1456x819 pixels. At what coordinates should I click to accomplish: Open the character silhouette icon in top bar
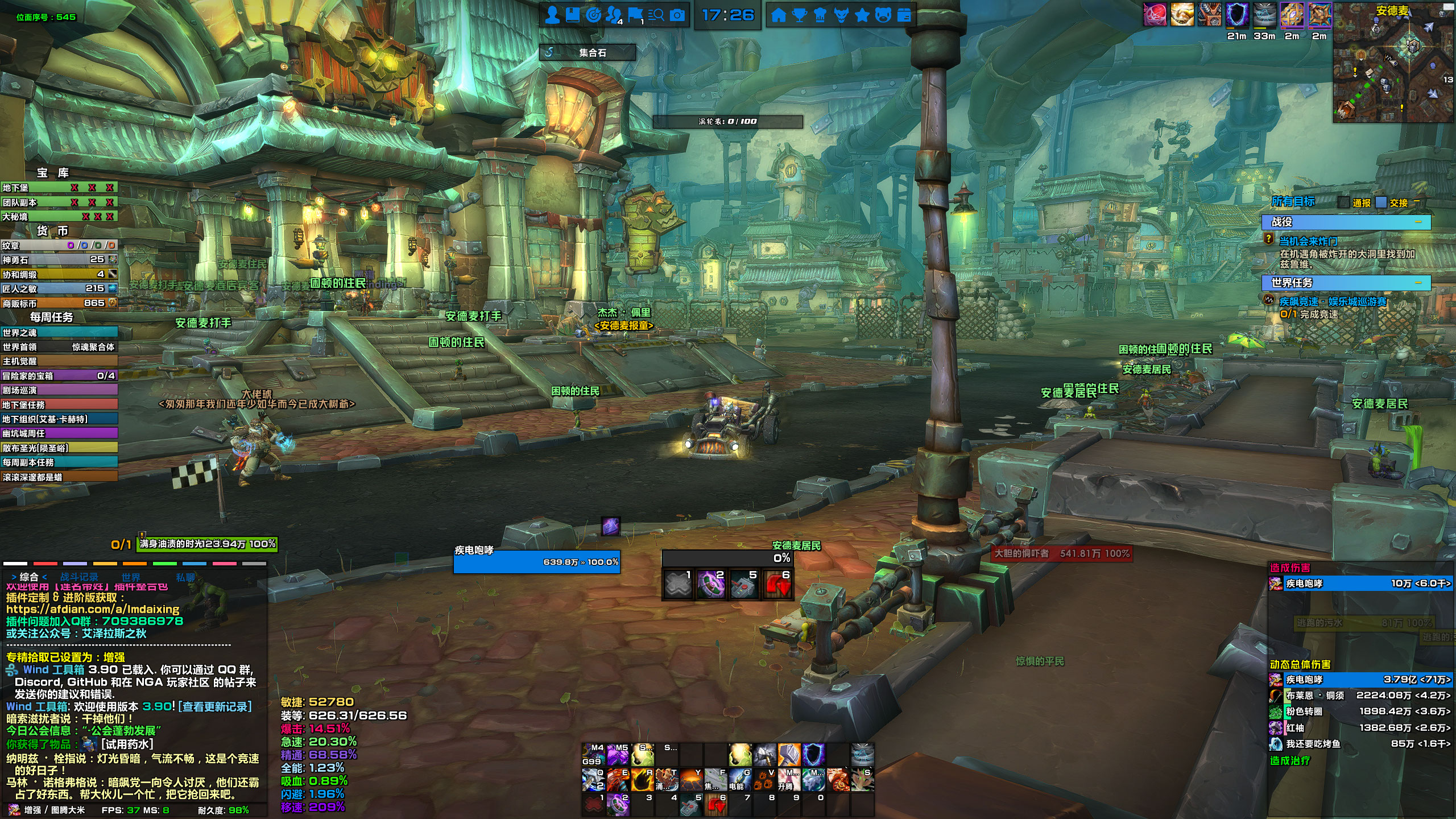(552, 15)
